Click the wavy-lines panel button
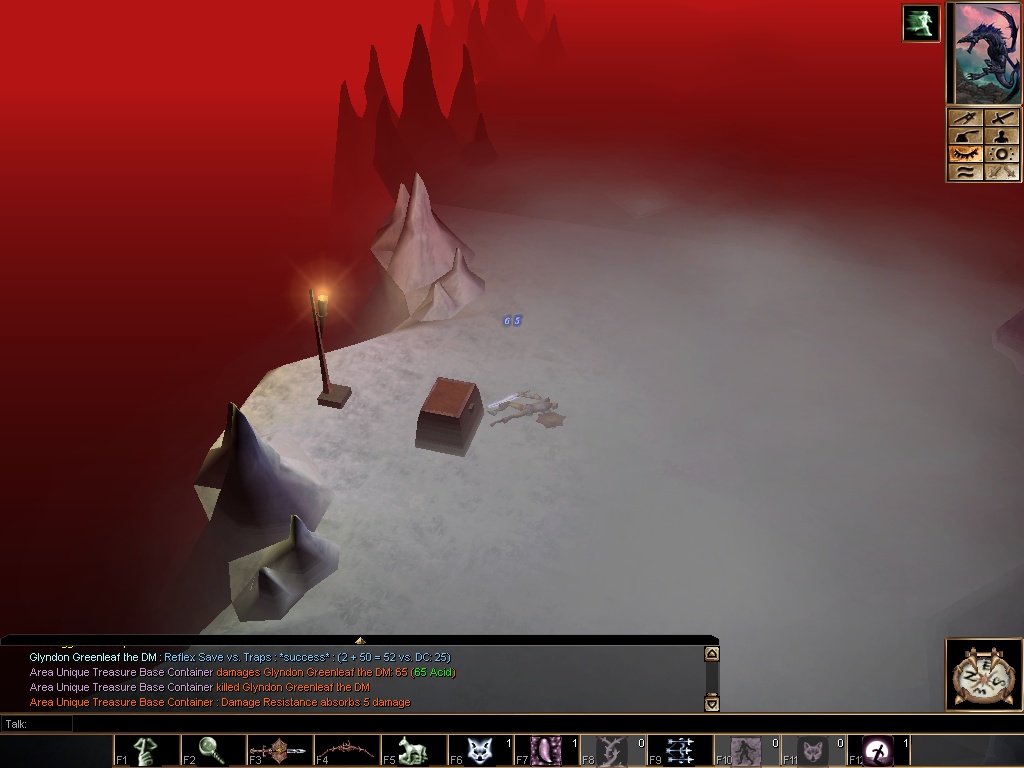The image size is (1024, 768). coord(966,172)
